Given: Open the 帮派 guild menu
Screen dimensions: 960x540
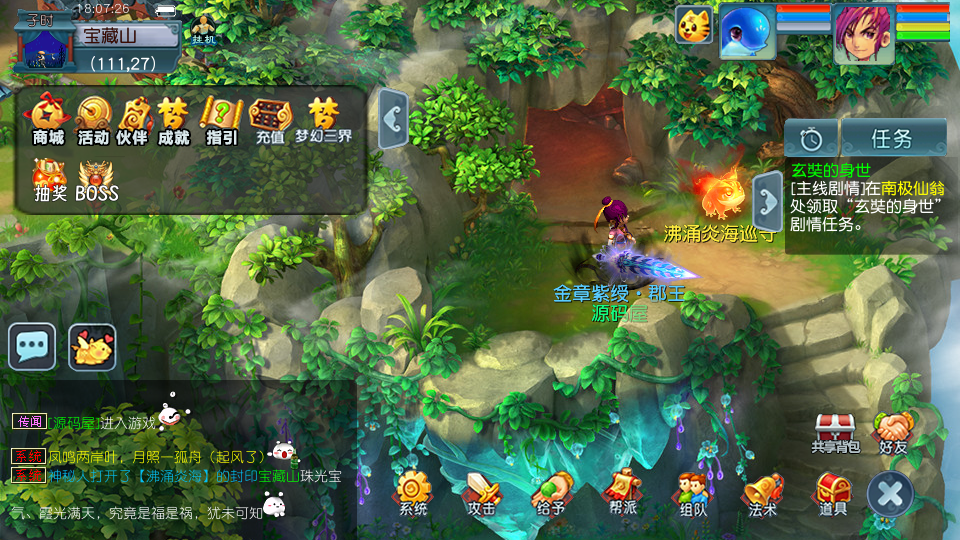Looking at the screenshot, I should [620, 493].
